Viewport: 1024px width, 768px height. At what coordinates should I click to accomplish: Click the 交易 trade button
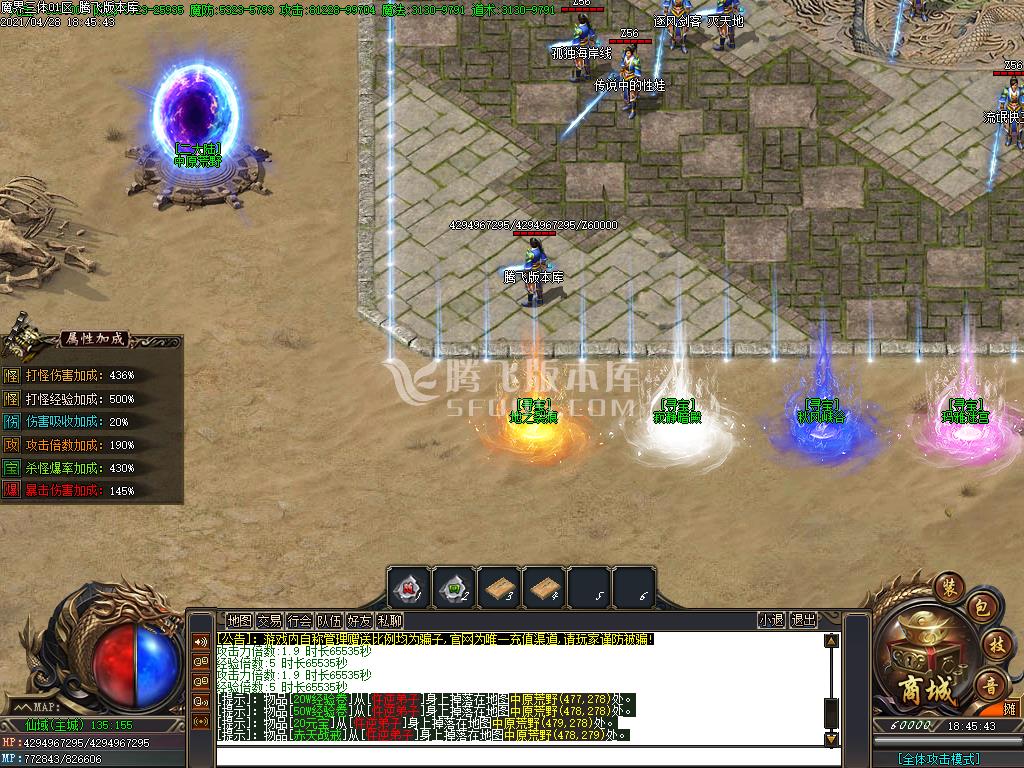269,621
